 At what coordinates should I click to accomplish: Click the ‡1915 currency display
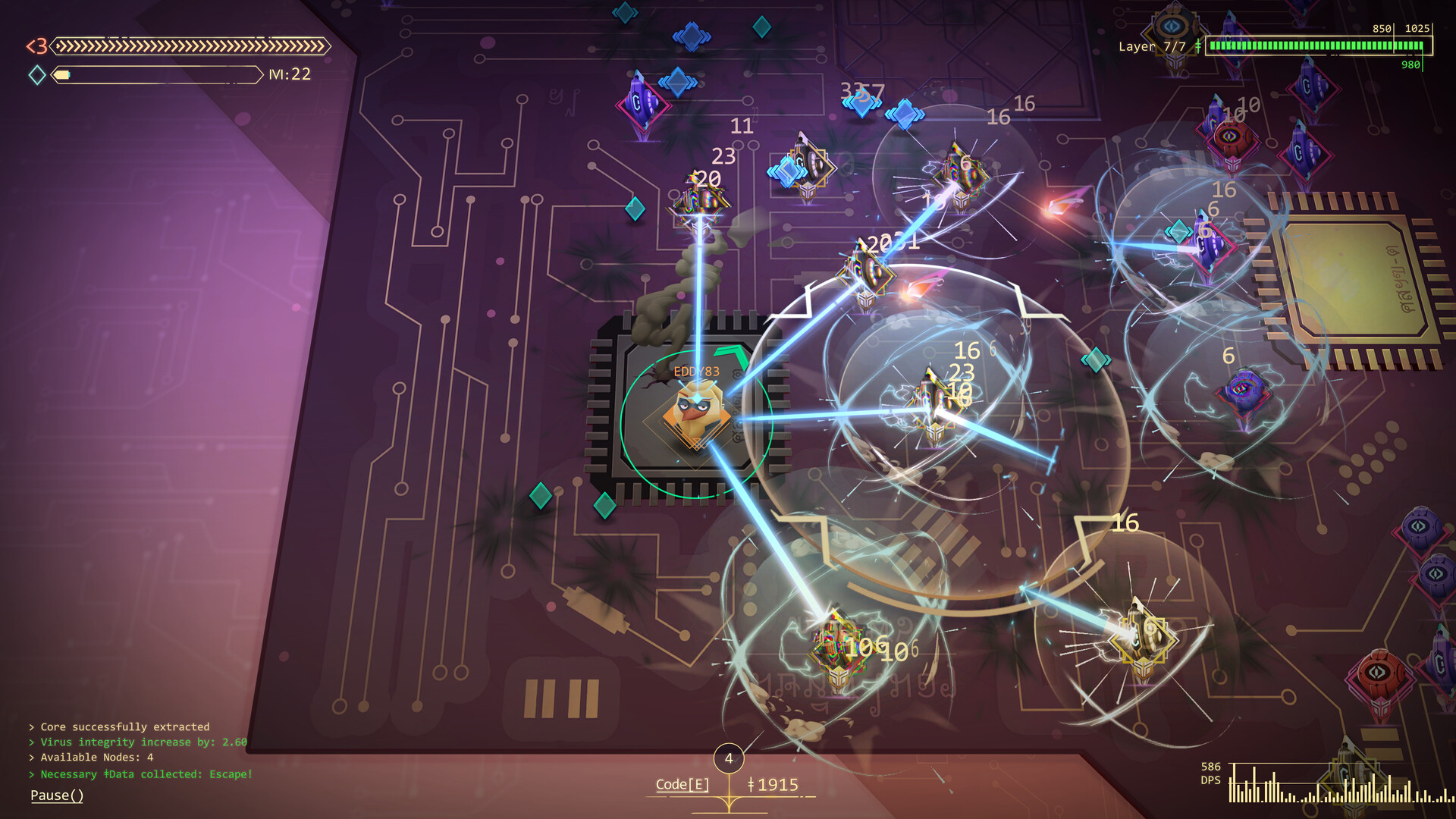click(x=772, y=785)
